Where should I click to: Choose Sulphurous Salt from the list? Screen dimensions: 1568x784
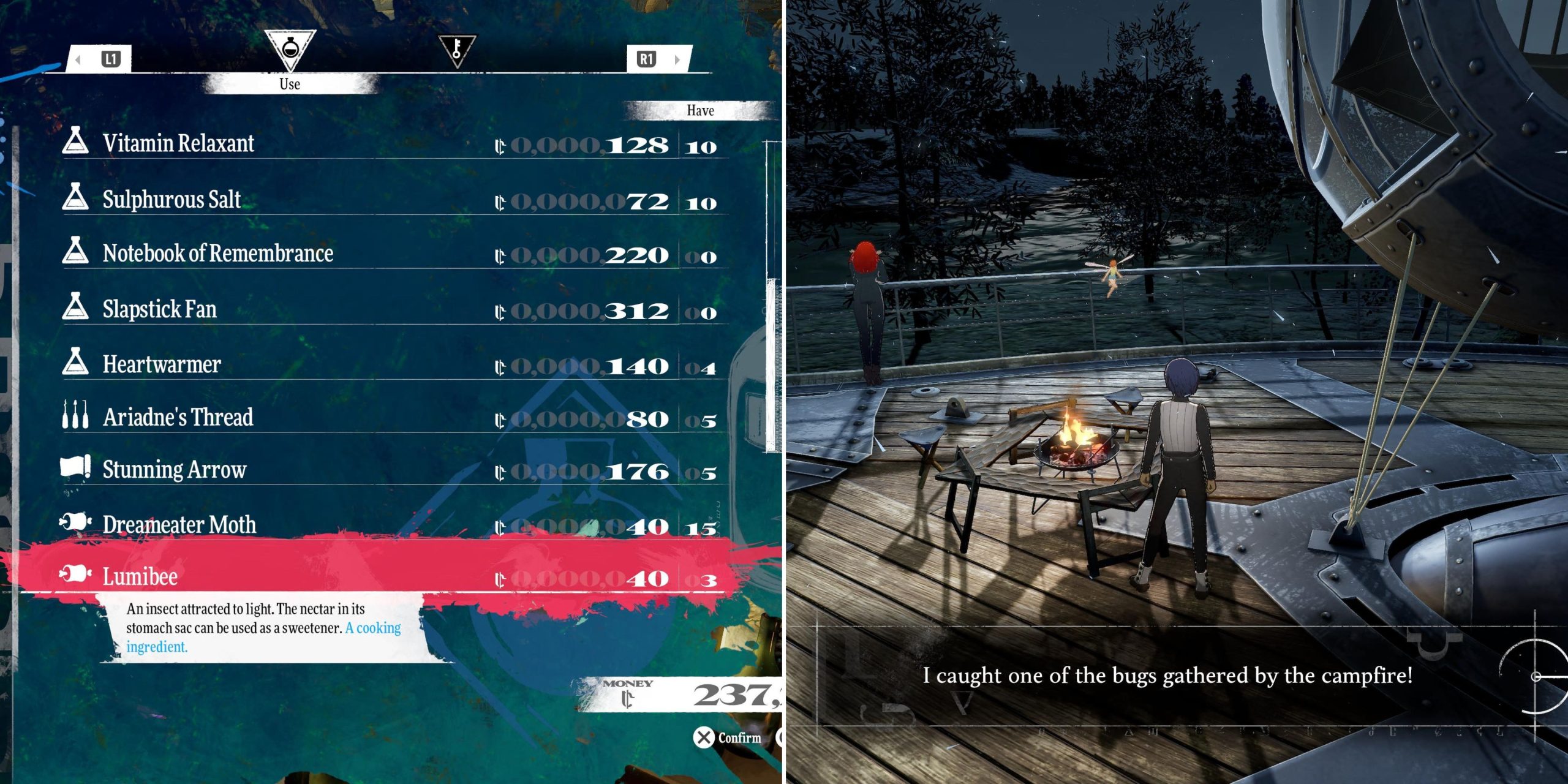[x=171, y=200]
